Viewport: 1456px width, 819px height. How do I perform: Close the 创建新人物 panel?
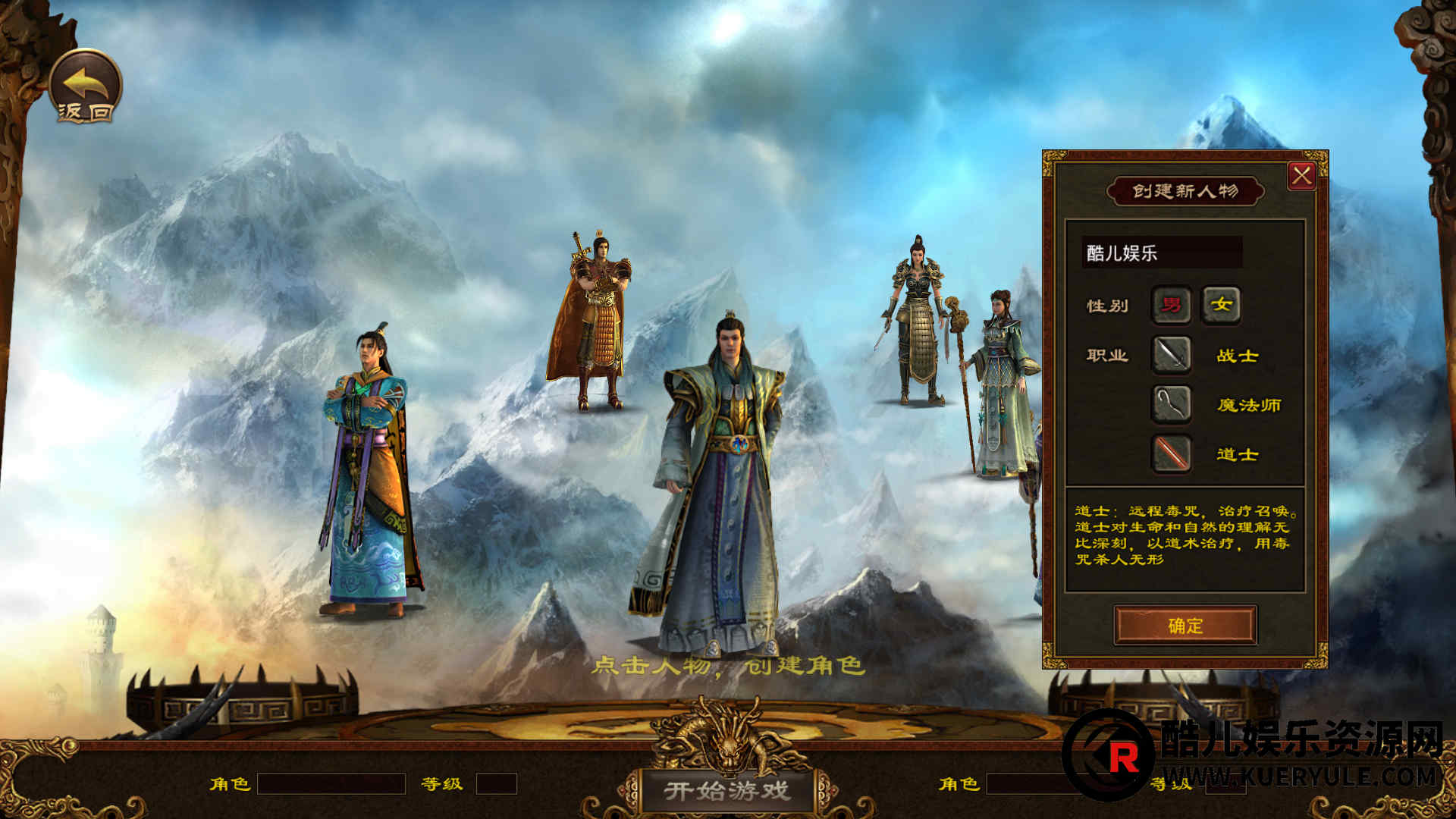pyautogui.click(x=1301, y=176)
